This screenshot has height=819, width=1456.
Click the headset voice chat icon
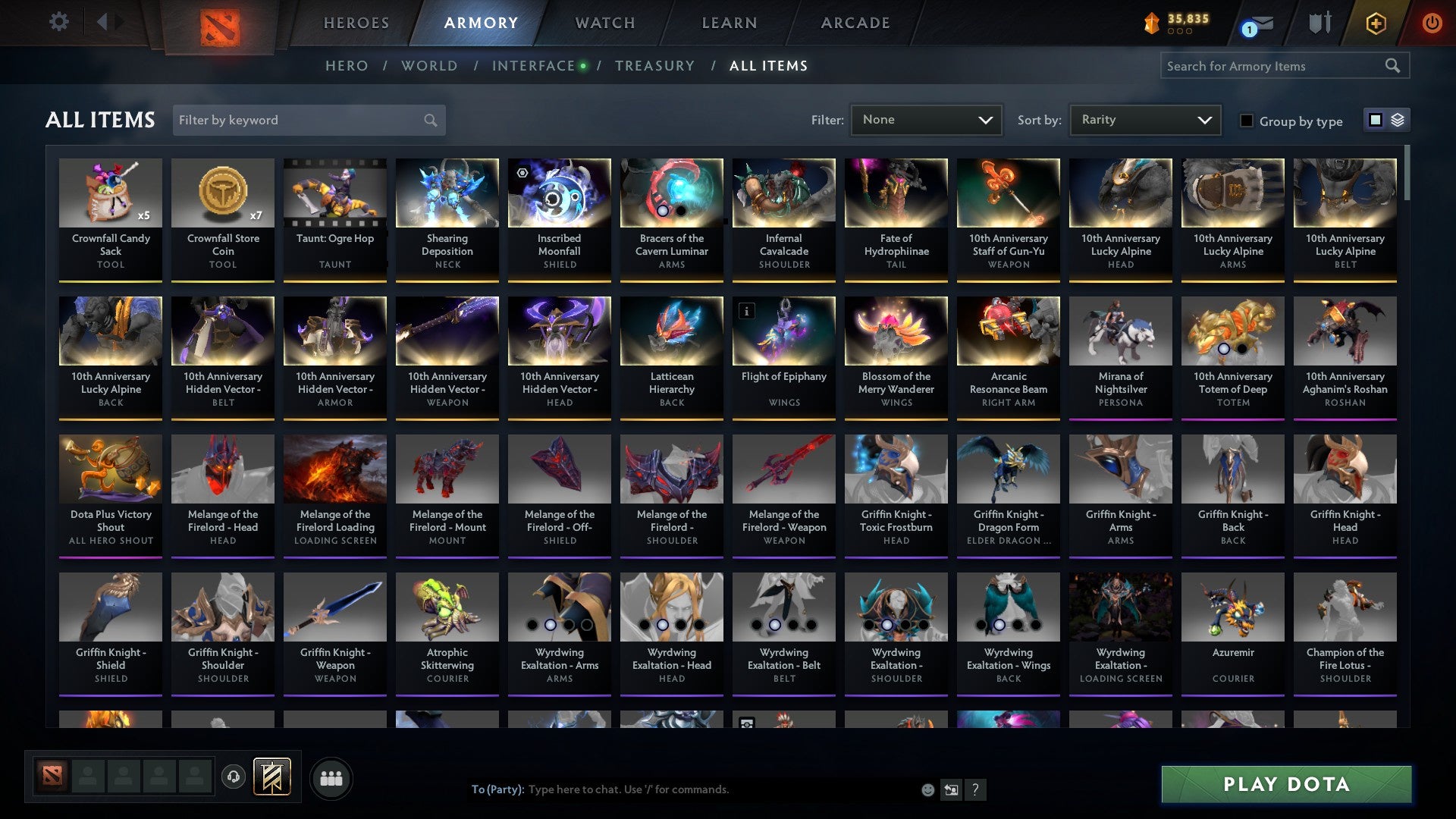pyautogui.click(x=233, y=777)
